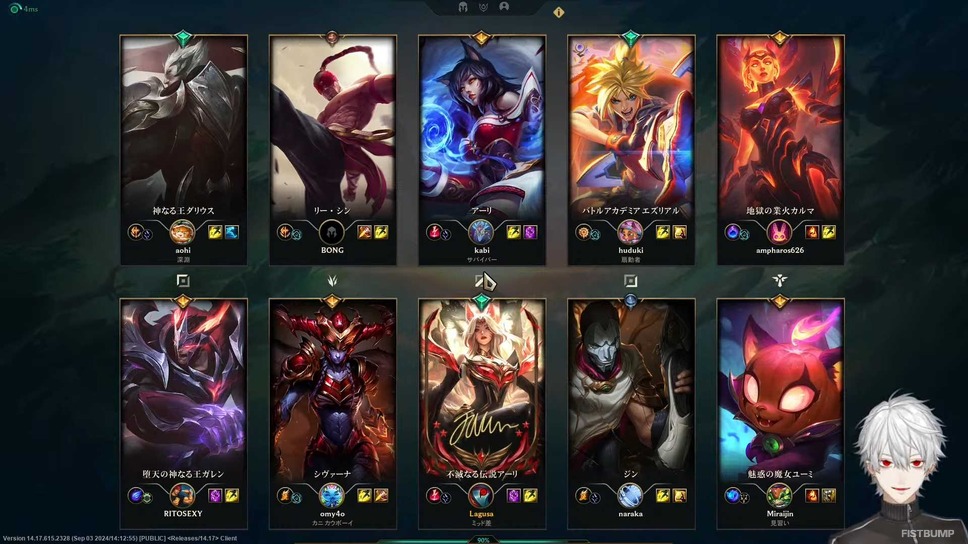968x544 pixels.
Task: Click the person silhouette icon at top
Action: pyautogui.click(x=503, y=6)
